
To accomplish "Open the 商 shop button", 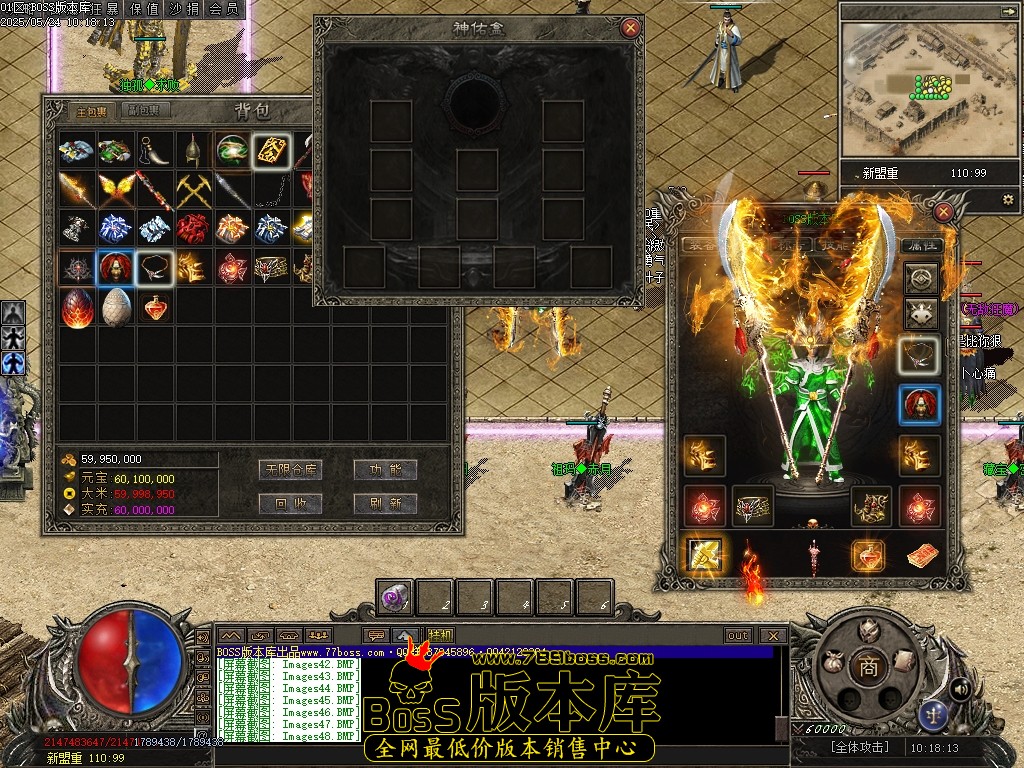I will point(868,668).
